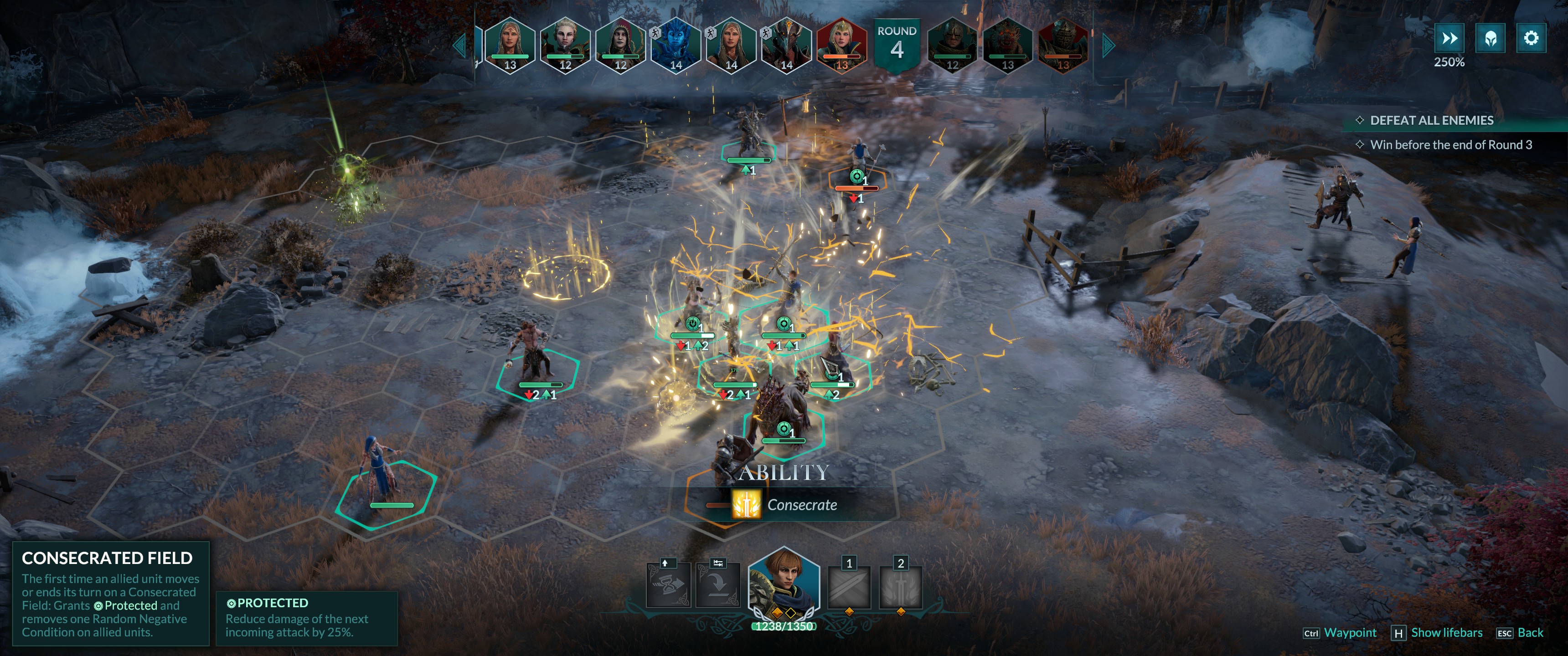Open settings with the gear icon
This screenshot has width=1568, height=656.
point(1530,39)
